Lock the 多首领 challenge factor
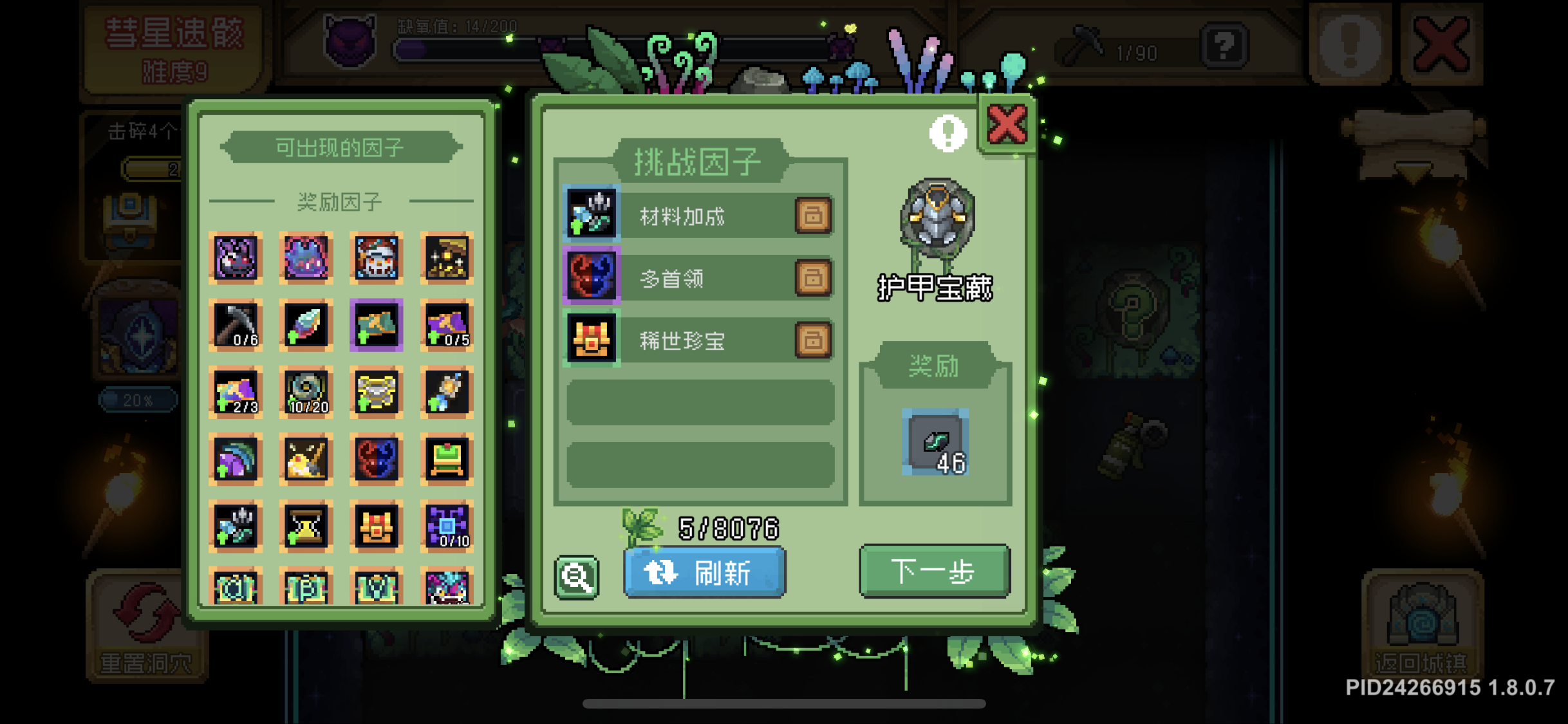This screenshot has height=724, width=1568. point(812,278)
